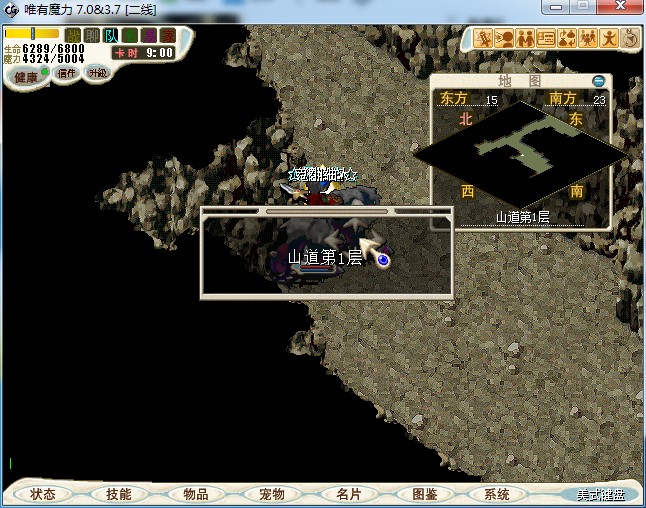Toggle the 聊 chat switch

[x=92, y=36]
